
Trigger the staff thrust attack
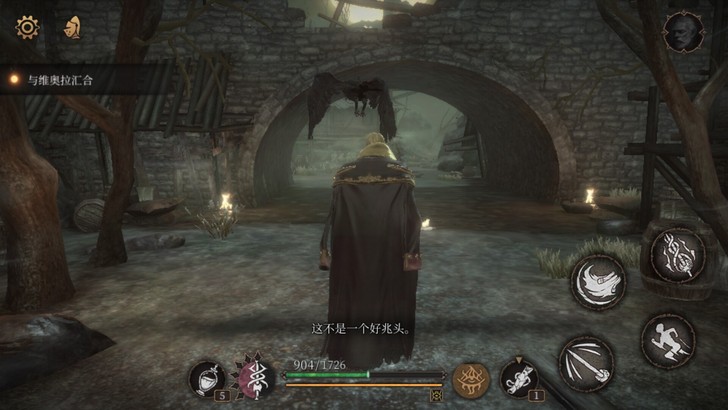(587, 364)
